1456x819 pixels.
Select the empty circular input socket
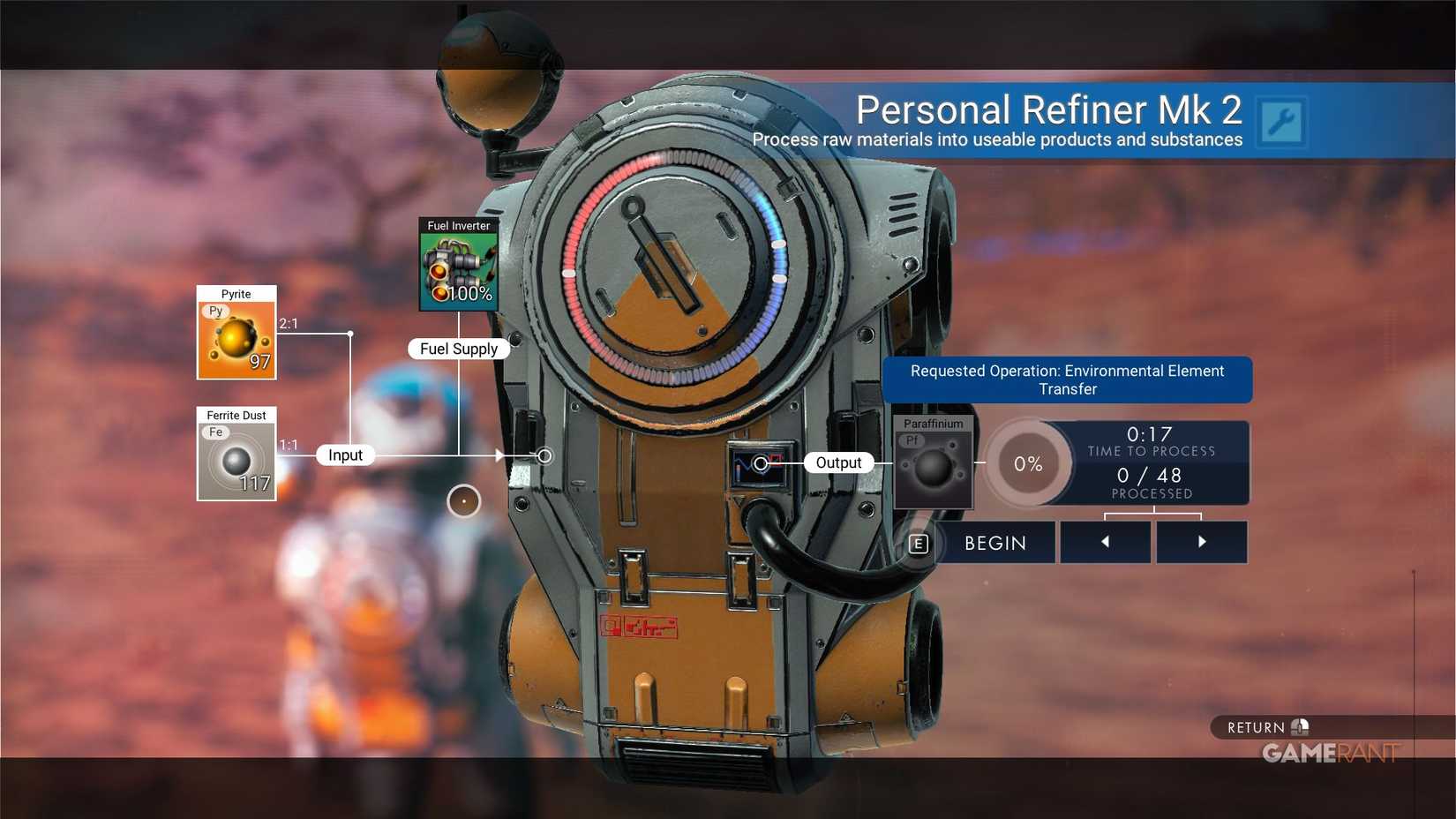544,456
